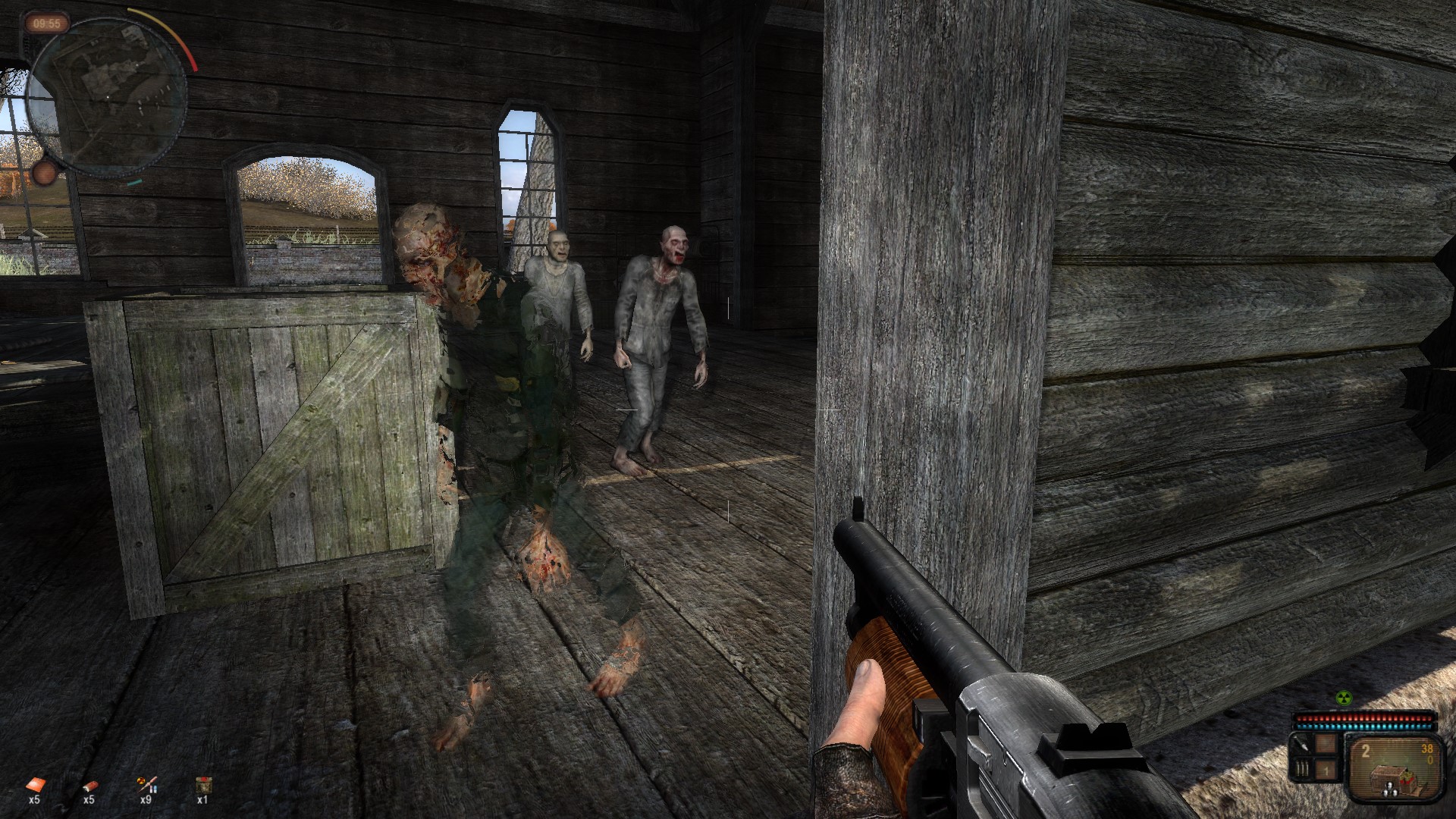Select the camouflage army medkit slot
The height and width of the screenshot is (819, 1456).
point(202,785)
